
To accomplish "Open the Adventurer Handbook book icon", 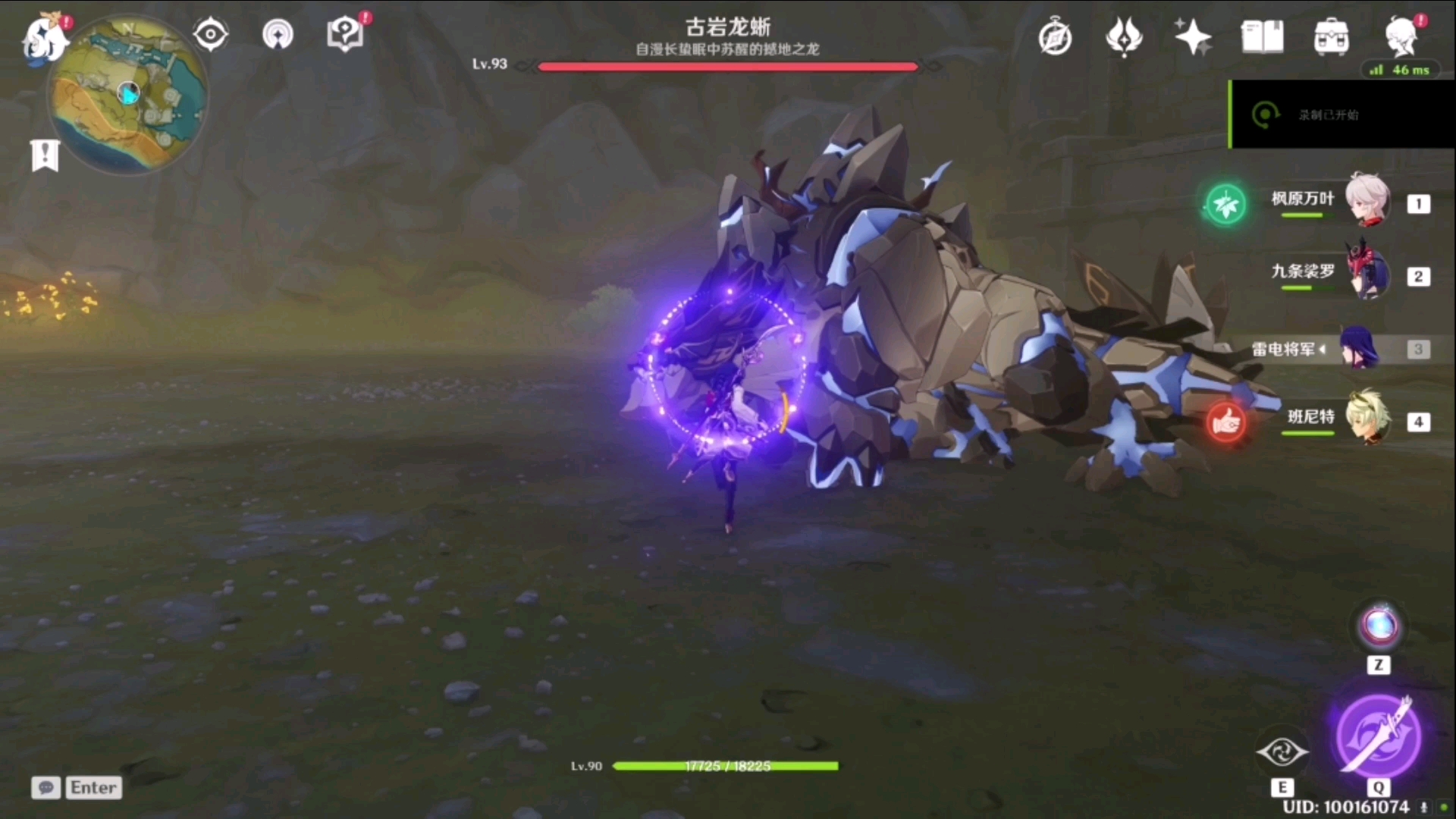I will 1262,36.
